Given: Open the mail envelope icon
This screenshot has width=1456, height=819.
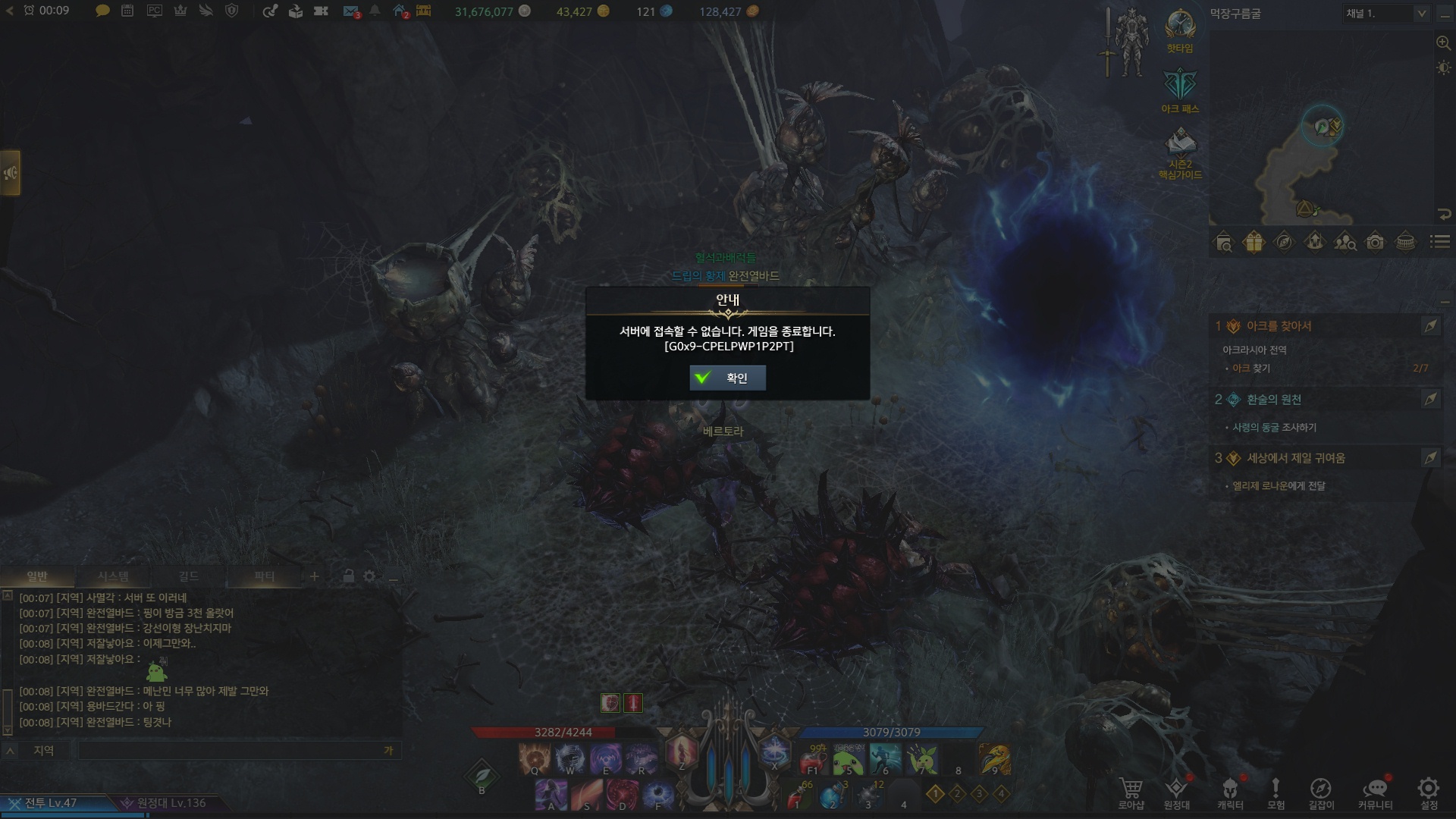Looking at the screenshot, I should tap(350, 11).
